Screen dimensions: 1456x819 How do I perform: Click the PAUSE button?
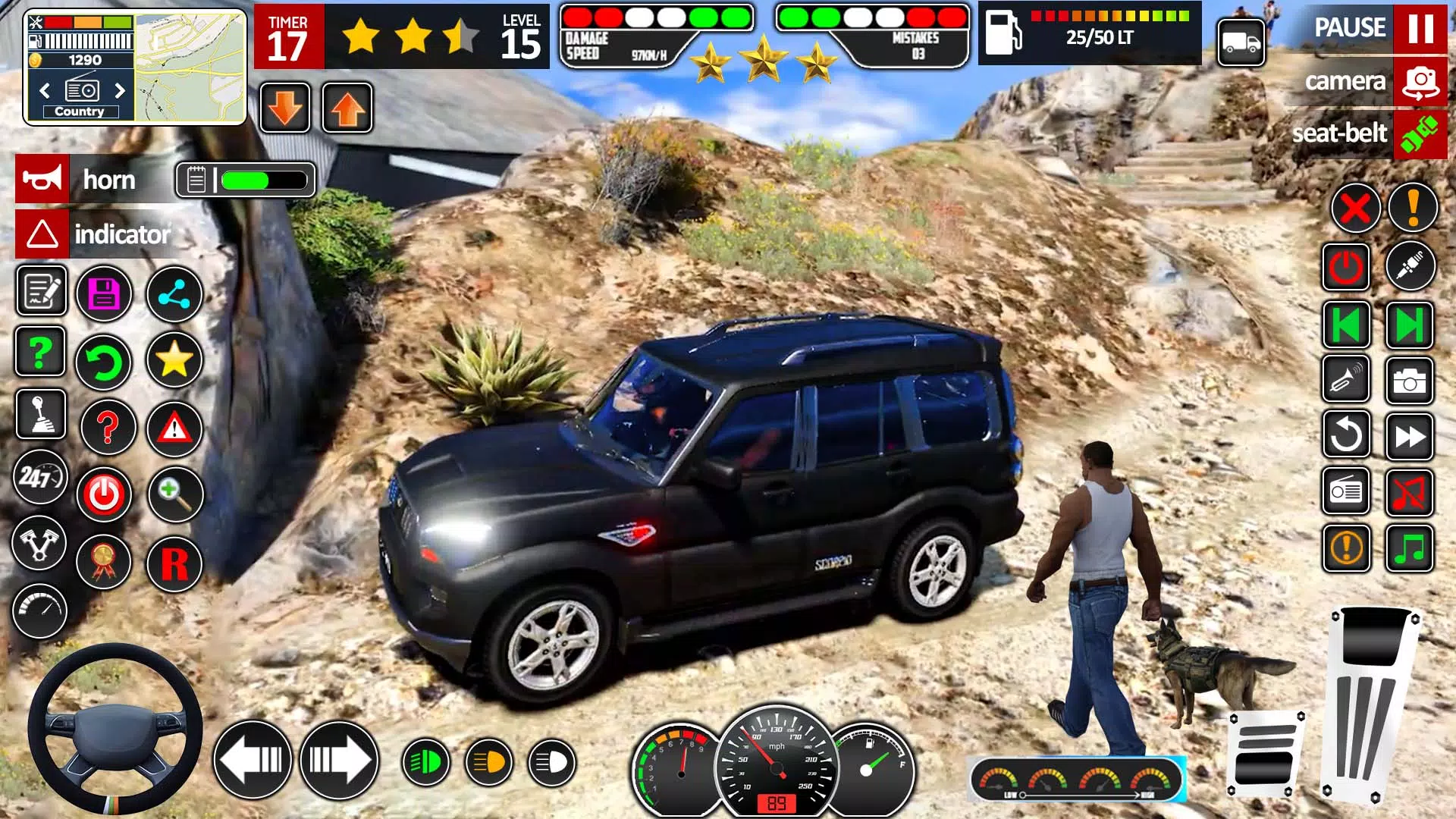pyautogui.click(x=1351, y=28)
